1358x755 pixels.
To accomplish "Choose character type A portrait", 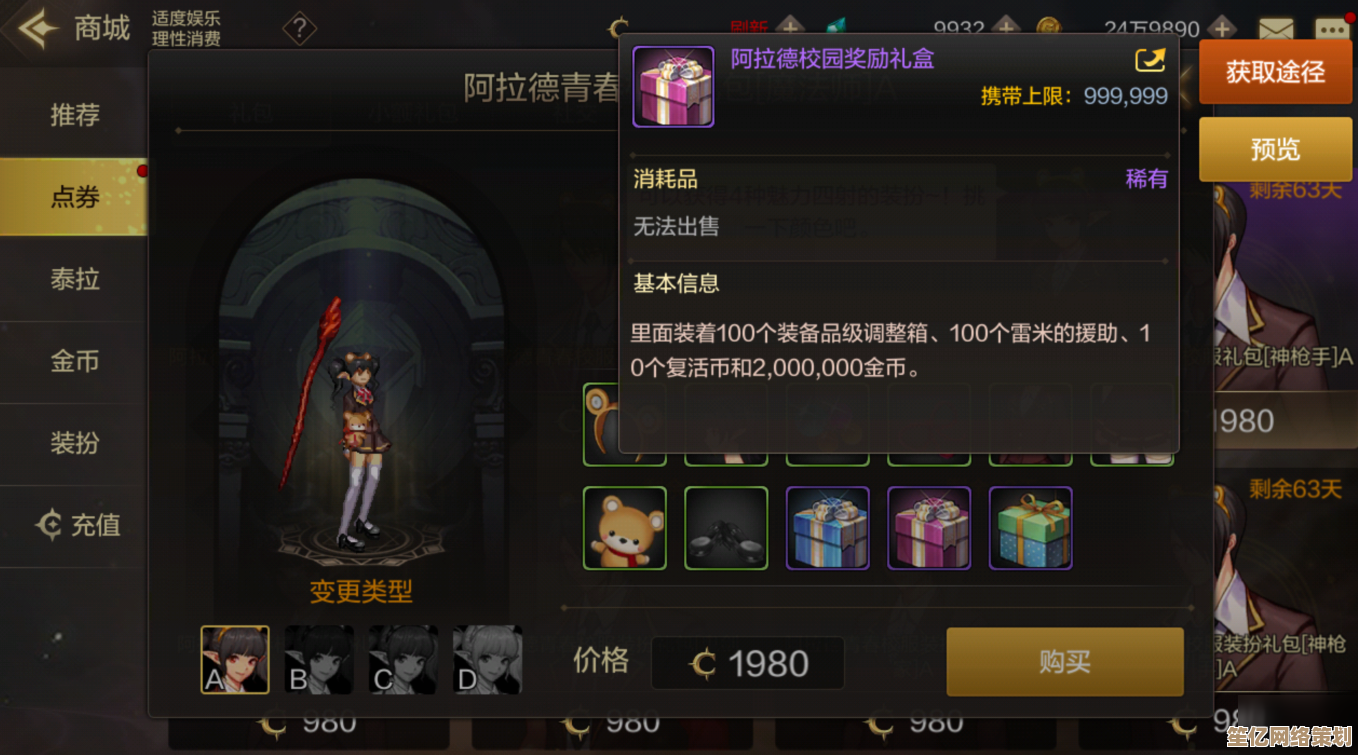I will pyautogui.click(x=235, y=660).
